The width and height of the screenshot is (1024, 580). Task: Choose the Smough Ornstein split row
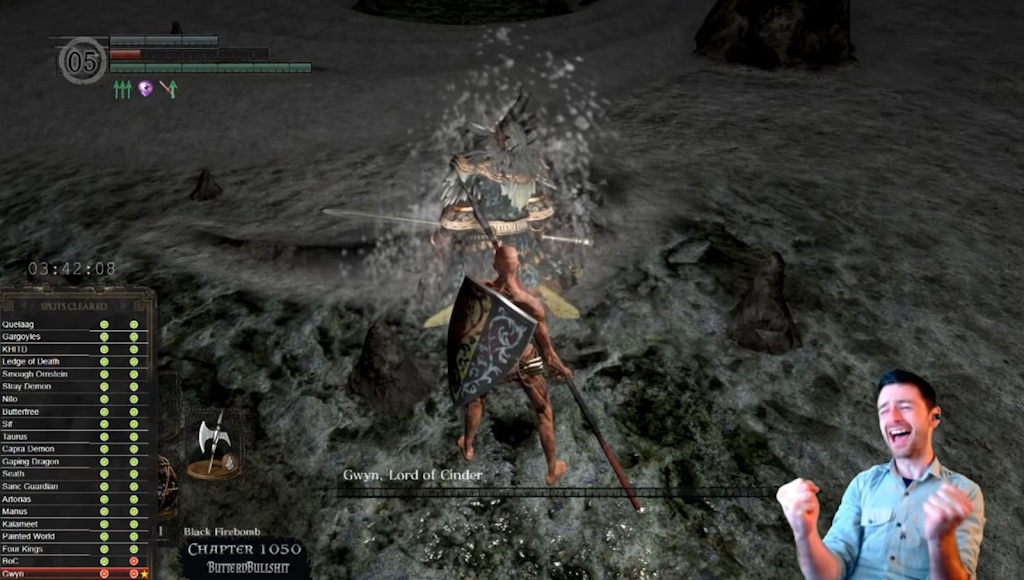point(74,374)
